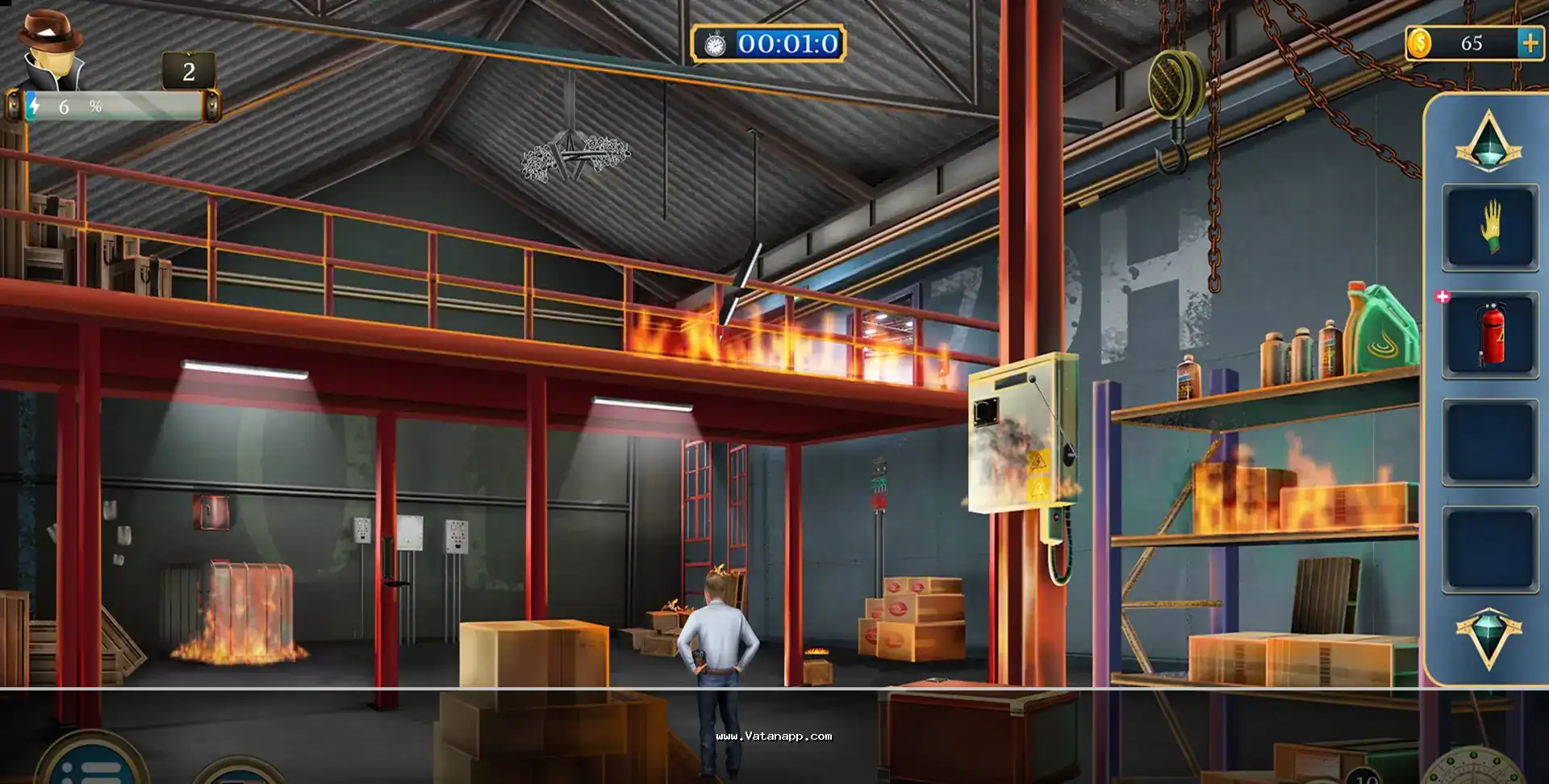1549x784 pixels.
Task: Select the fire extinguisher inventory slot
Action: pyautogui.click(x=1489, y=334)
